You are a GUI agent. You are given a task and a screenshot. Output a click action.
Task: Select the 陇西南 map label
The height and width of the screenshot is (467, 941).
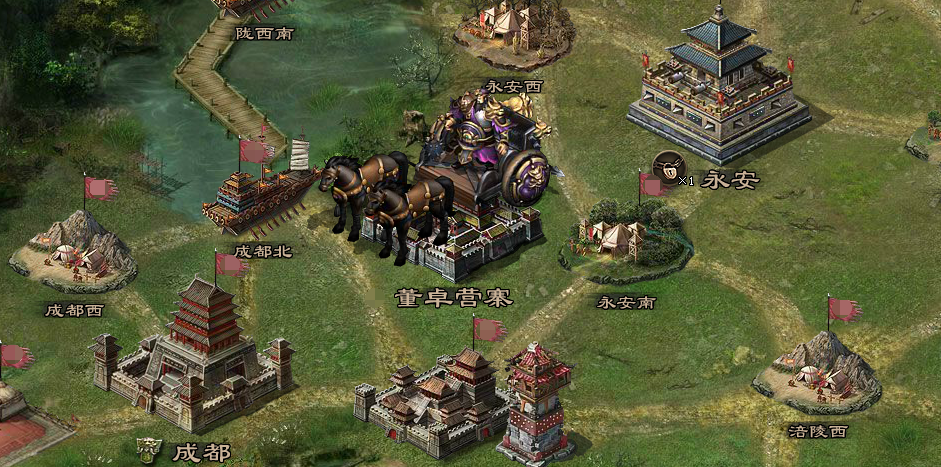click(x=265, y=33)
